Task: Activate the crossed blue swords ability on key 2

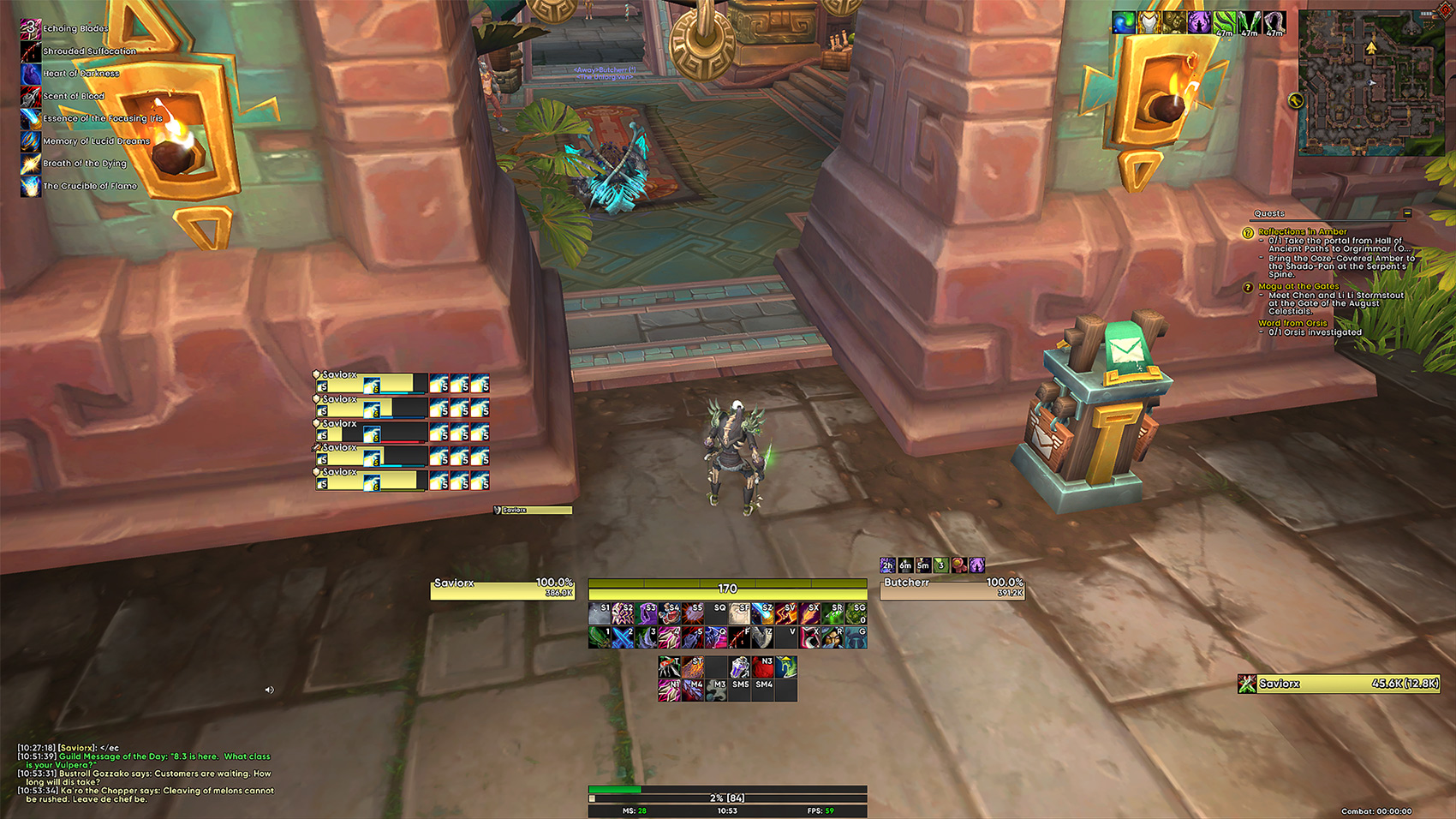Action: [x=623, y=637]
